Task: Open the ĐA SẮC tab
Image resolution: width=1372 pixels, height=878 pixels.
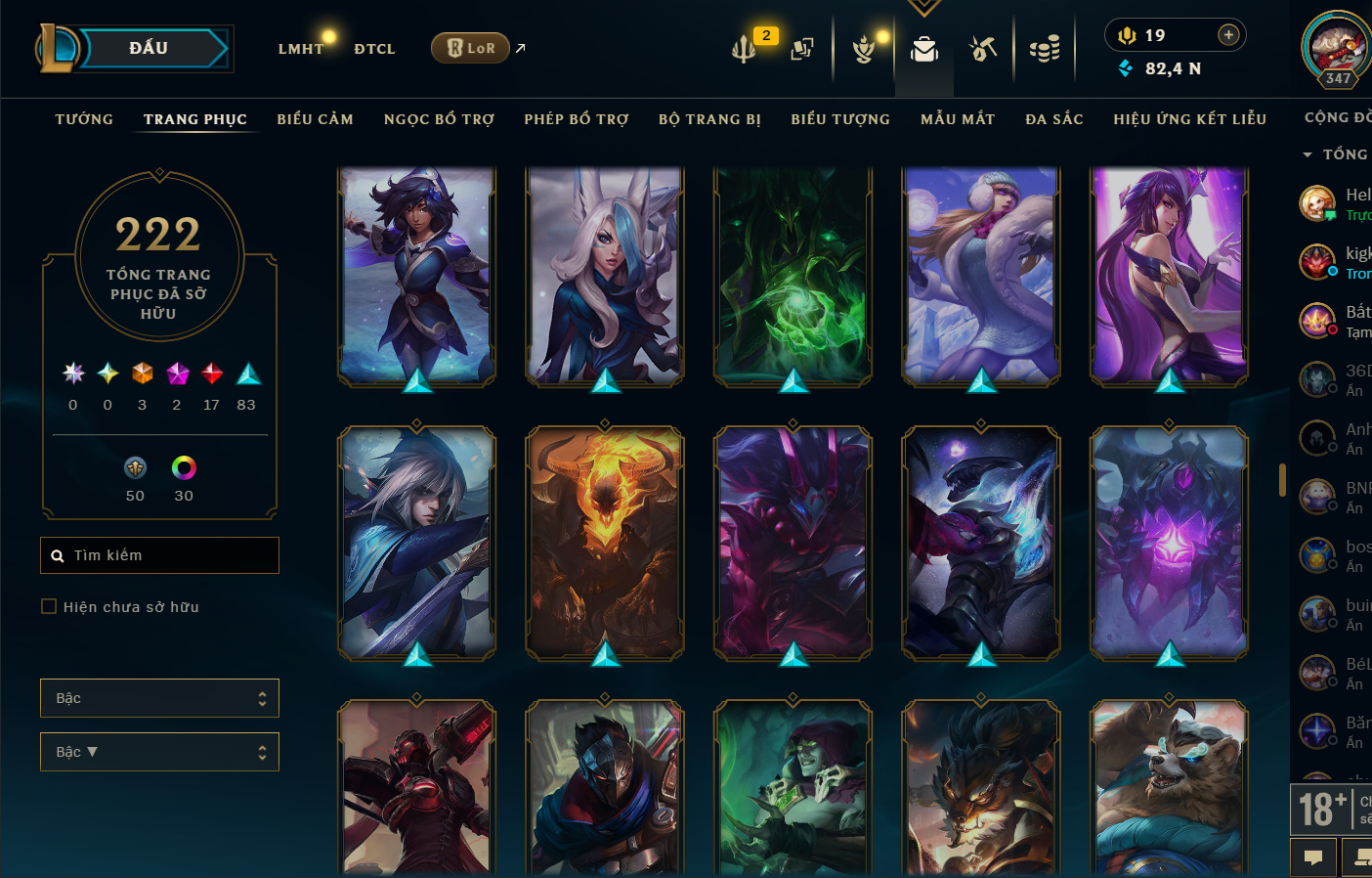Action: [1054, 119]
